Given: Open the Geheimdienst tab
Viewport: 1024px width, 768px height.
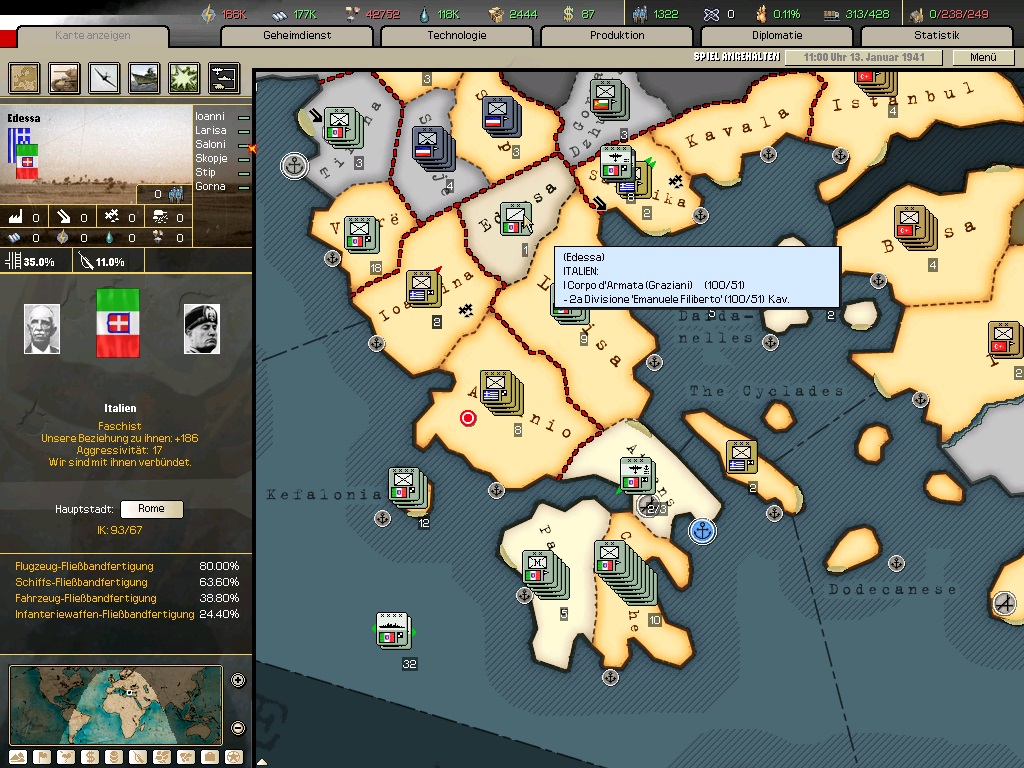Looking at the screenshot, I should [x=297, y=36].
